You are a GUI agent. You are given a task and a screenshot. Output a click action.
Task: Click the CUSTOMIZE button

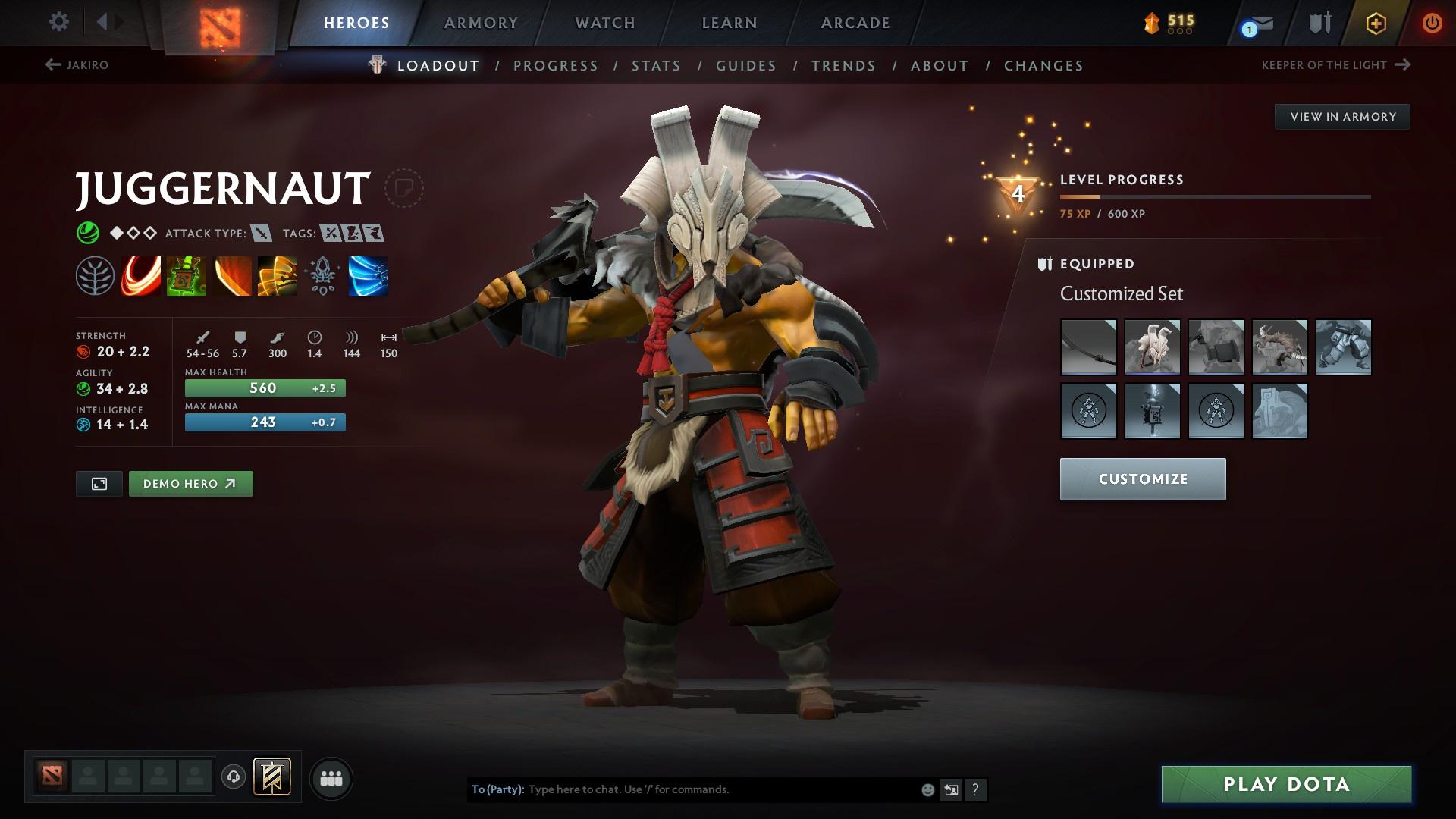(x=1142, y=479)
